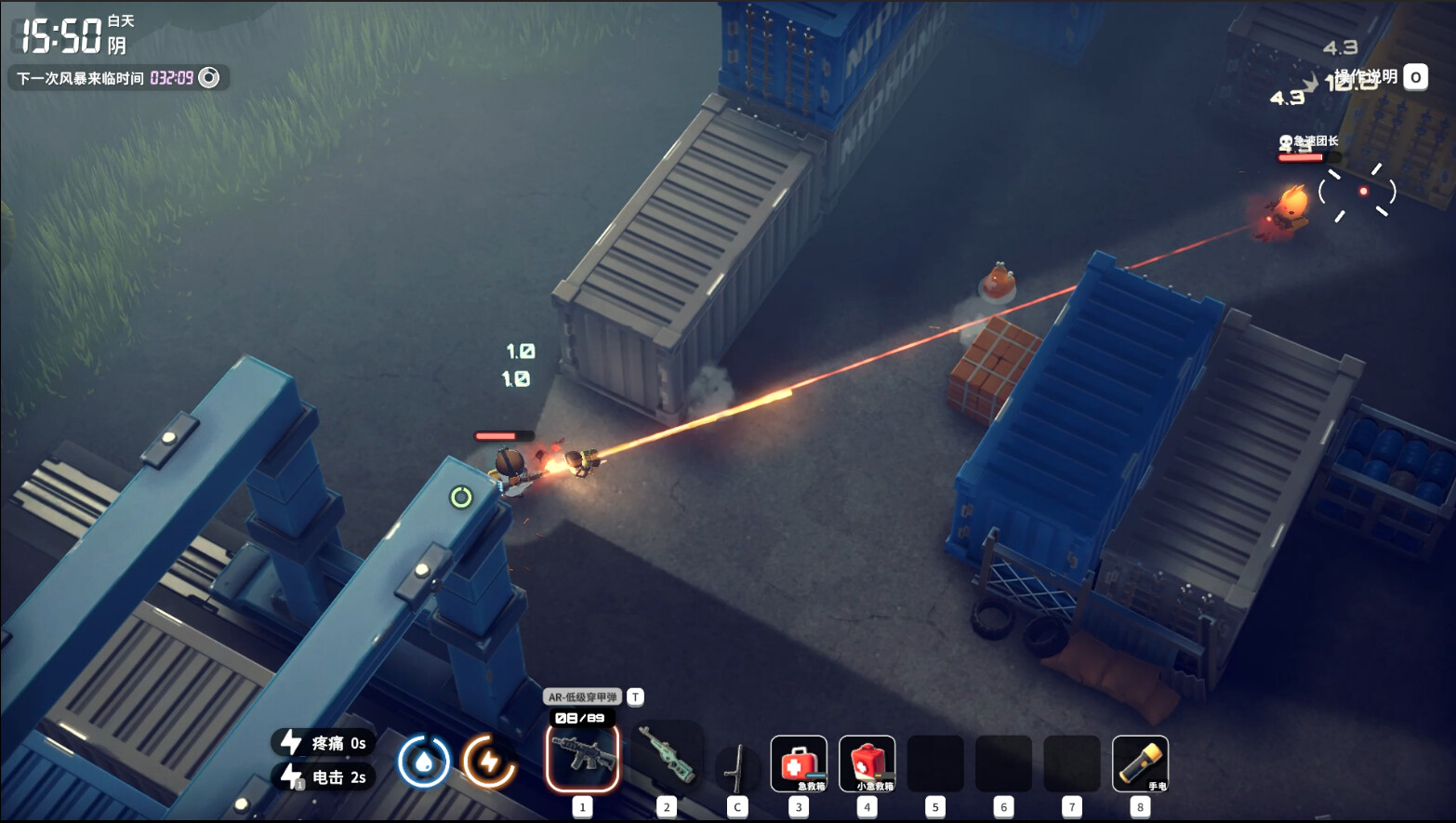Use the 急救箱 first aid kit
Image resolution: width=1456 pixels, height=823 pixels.
click(799, 763)
